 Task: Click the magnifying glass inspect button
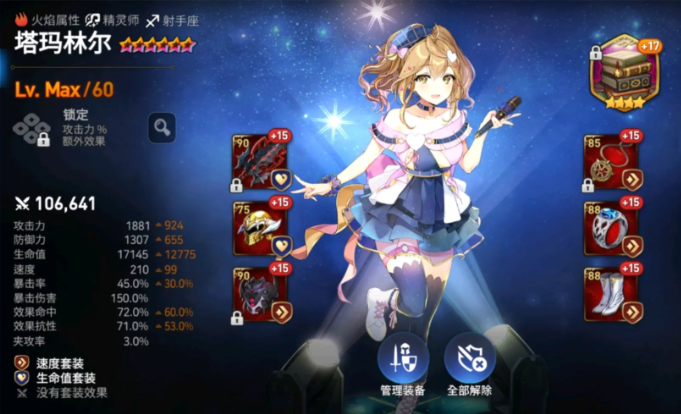pyautogui.click(x=162, y=126)
